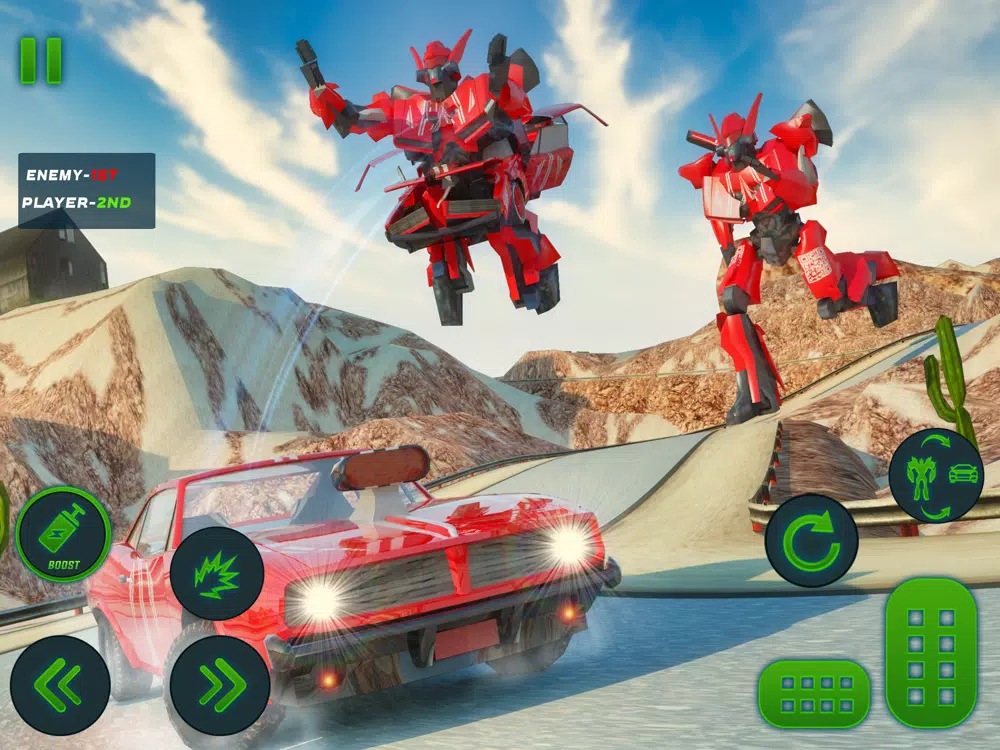Push the tall accelerator pedal
Screen dimensions: 1000x750
pyautogui.click(x=931, y=651)
